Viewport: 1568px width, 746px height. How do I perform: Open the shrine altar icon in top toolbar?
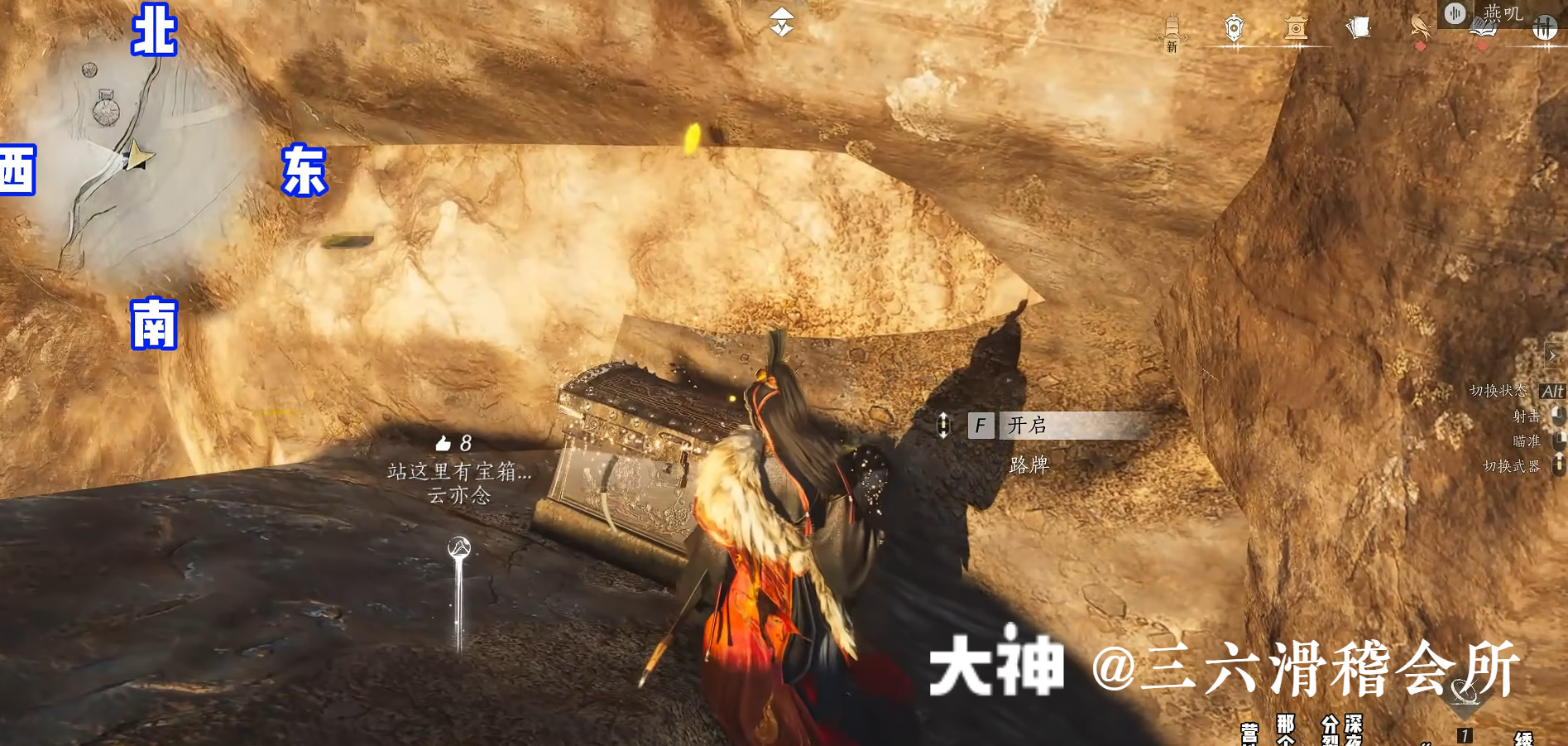pyautogui.click(x=1296, y=26)
